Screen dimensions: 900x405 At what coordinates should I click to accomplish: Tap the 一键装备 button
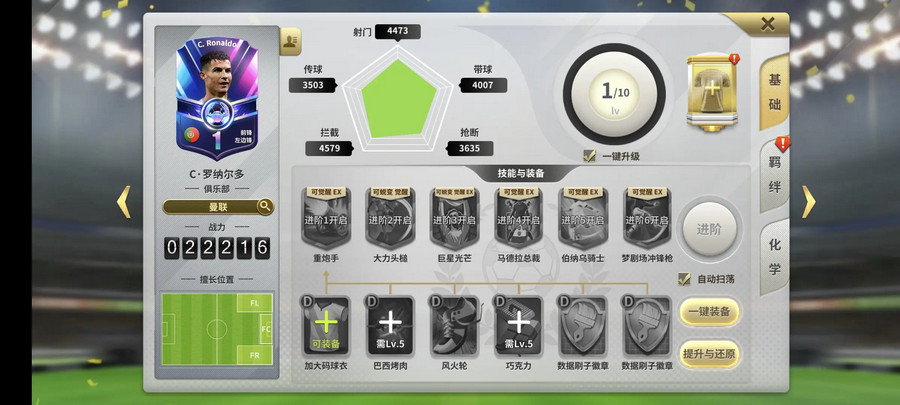tap(710, 312)
